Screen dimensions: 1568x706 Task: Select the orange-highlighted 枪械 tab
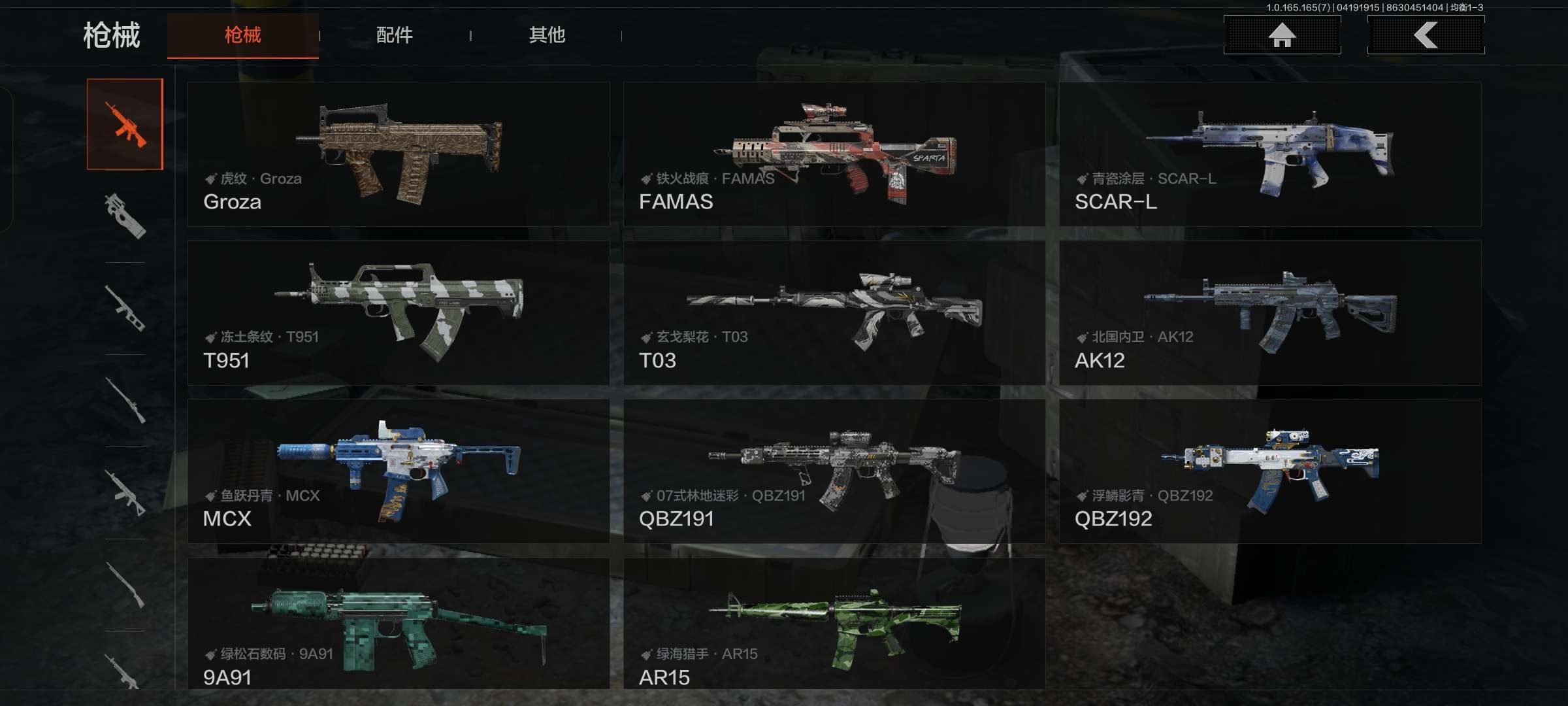[x=242, y=35]
